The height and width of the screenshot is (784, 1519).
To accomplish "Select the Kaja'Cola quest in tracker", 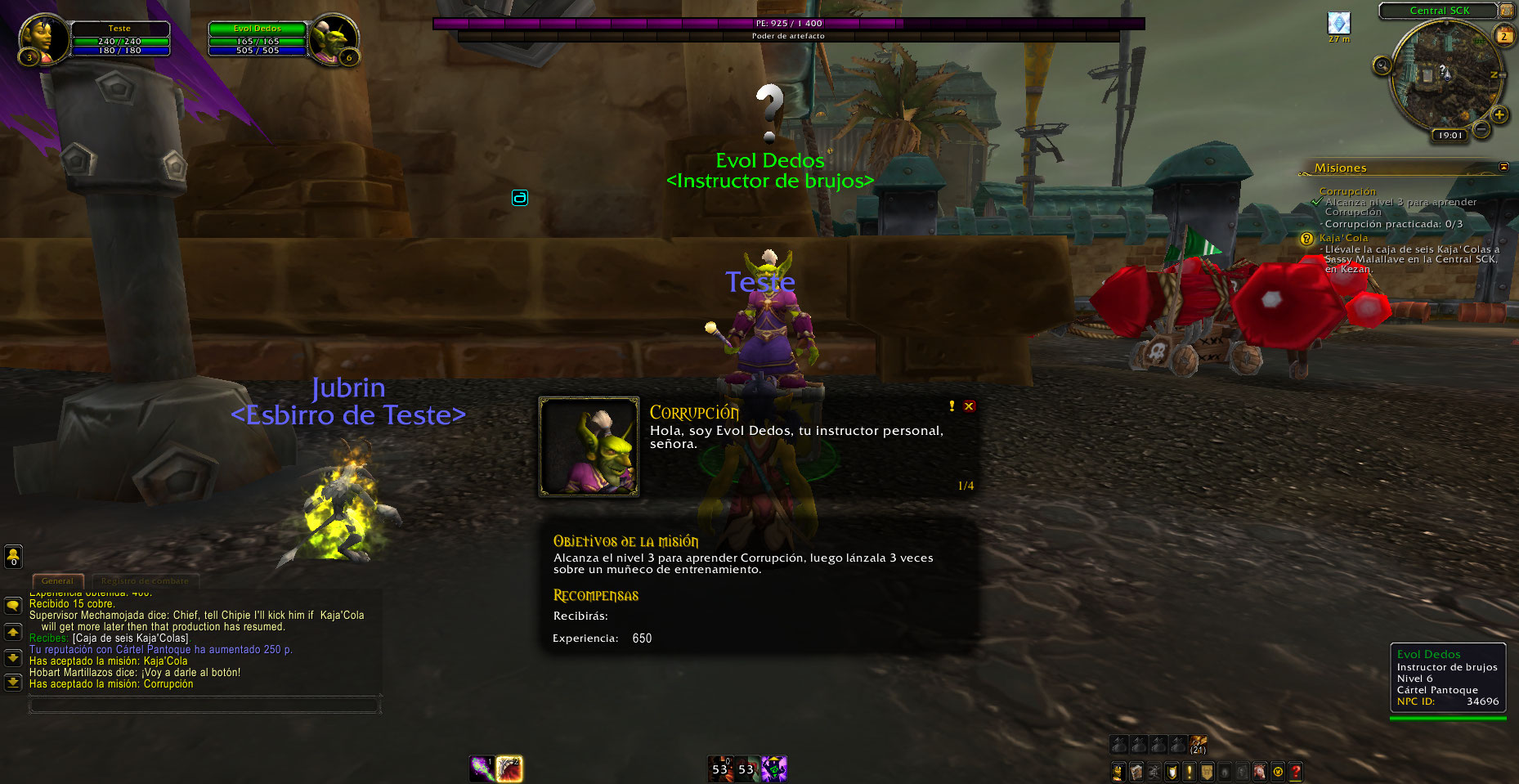I will click(1343, 238).
